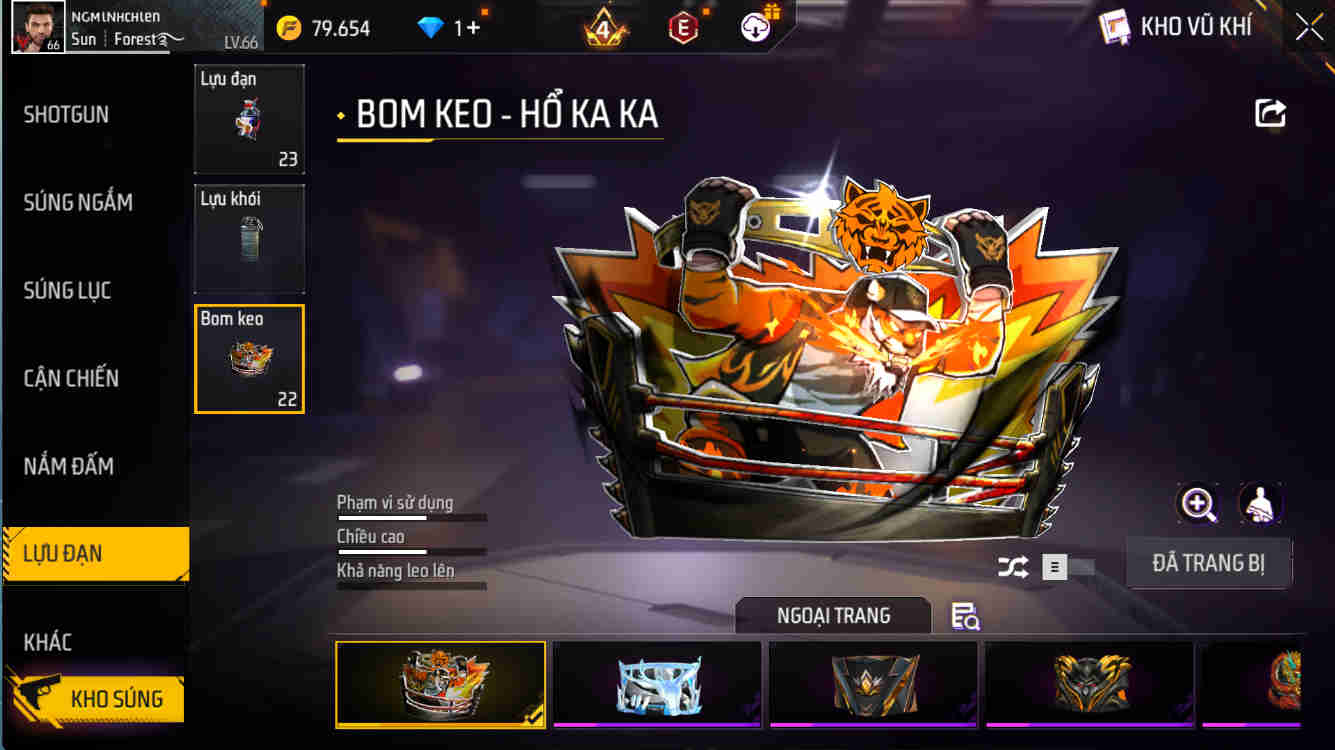This screenshot has width=1335, height=750.
Task: Open the rank badge with level 4 crown
Action: point(604,27)
